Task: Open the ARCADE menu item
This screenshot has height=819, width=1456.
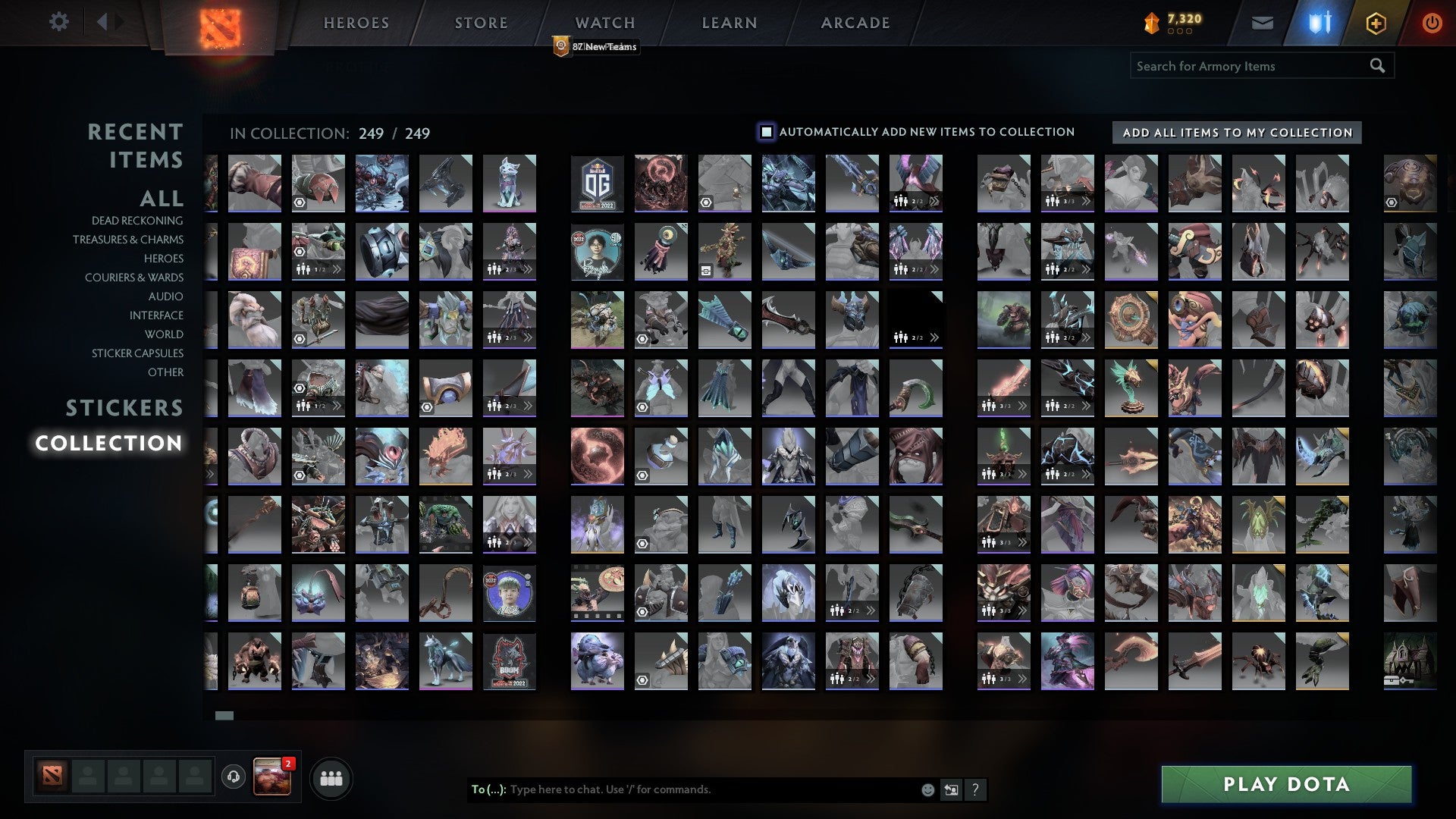Action: pos(855,22)
